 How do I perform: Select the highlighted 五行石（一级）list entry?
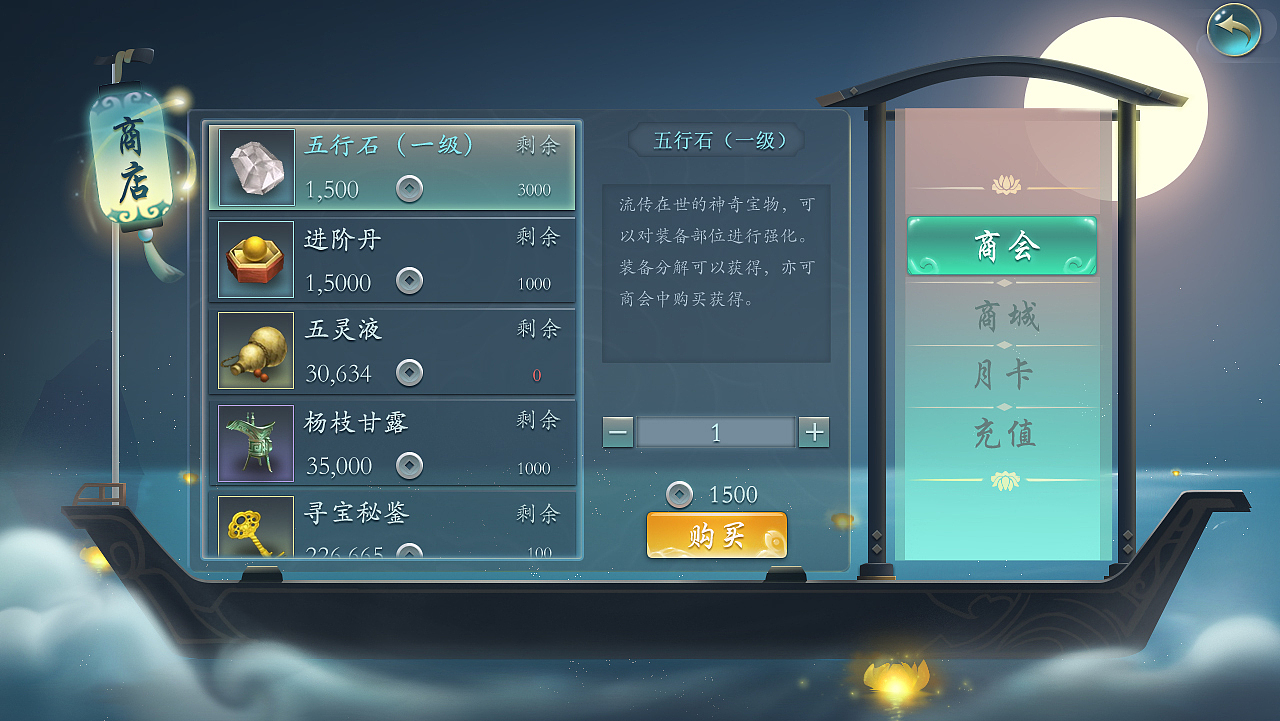click(392, 167)
